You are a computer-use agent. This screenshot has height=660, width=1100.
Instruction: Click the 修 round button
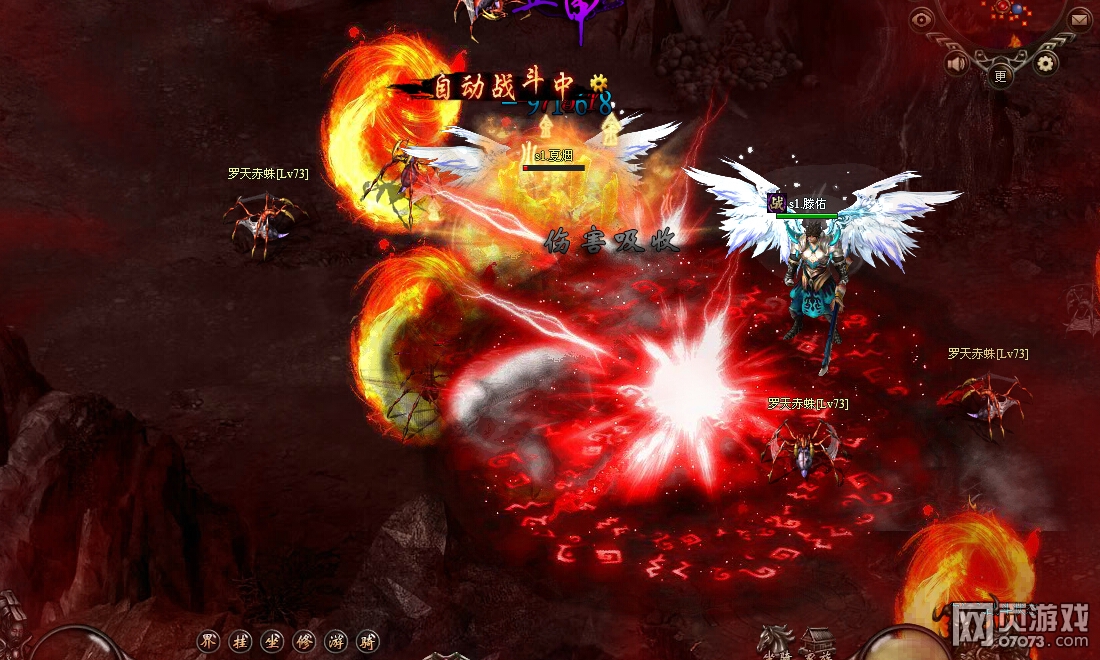[304, 641]
